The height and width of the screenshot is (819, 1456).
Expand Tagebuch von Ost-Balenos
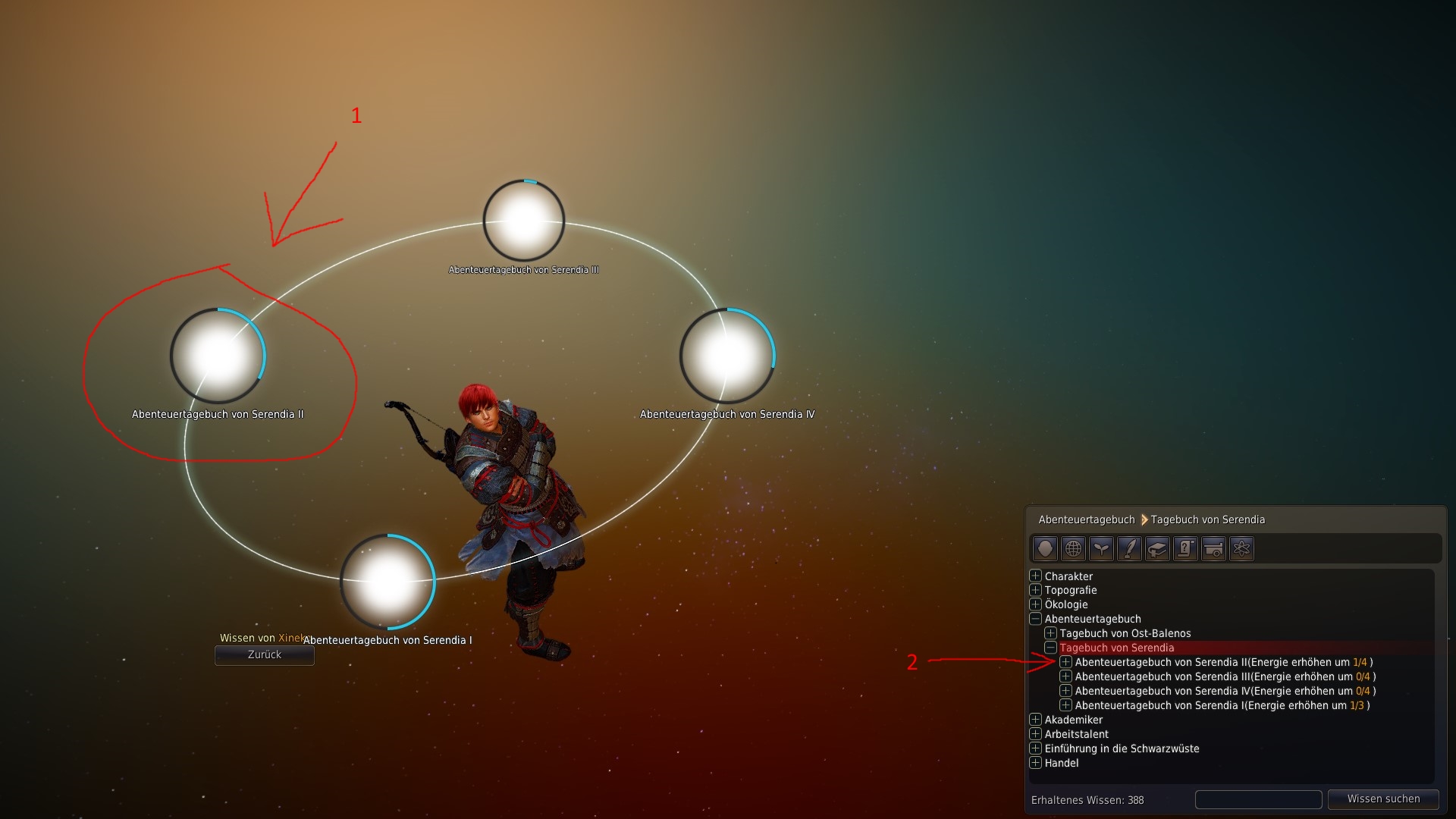[1050, 633]
